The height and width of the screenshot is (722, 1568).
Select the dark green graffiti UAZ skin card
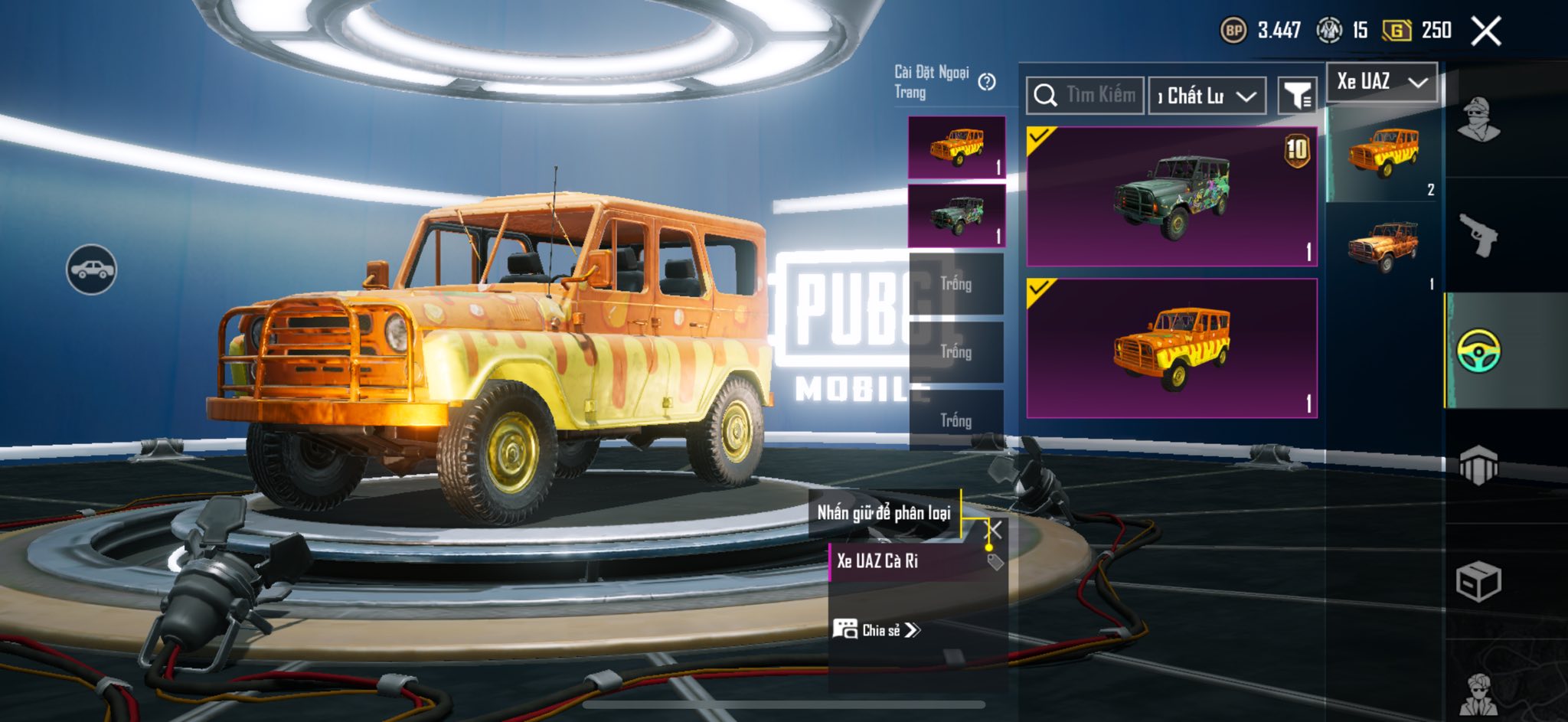coord(1171,197)
